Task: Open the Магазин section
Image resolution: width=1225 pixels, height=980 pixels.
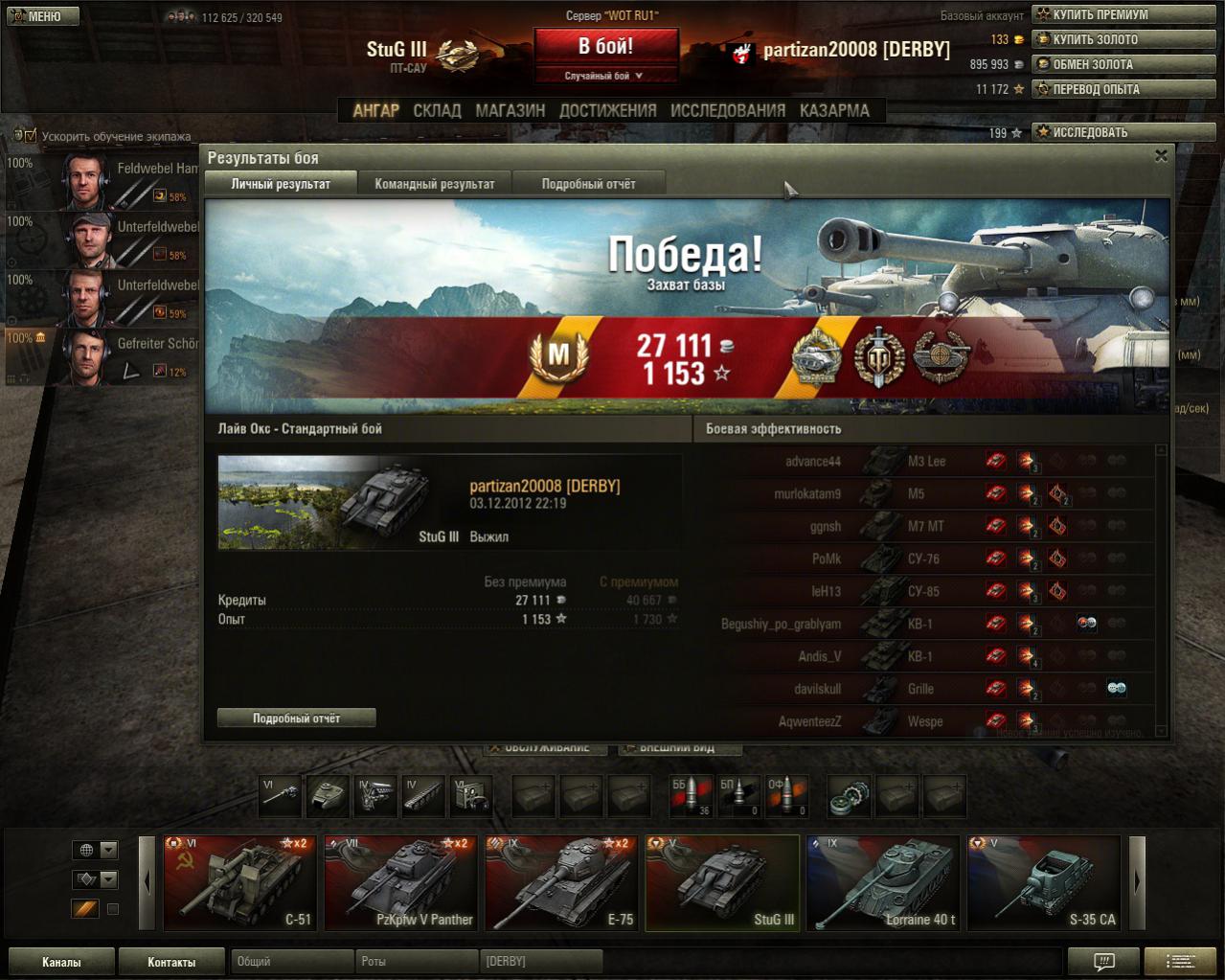Action: 510,110
